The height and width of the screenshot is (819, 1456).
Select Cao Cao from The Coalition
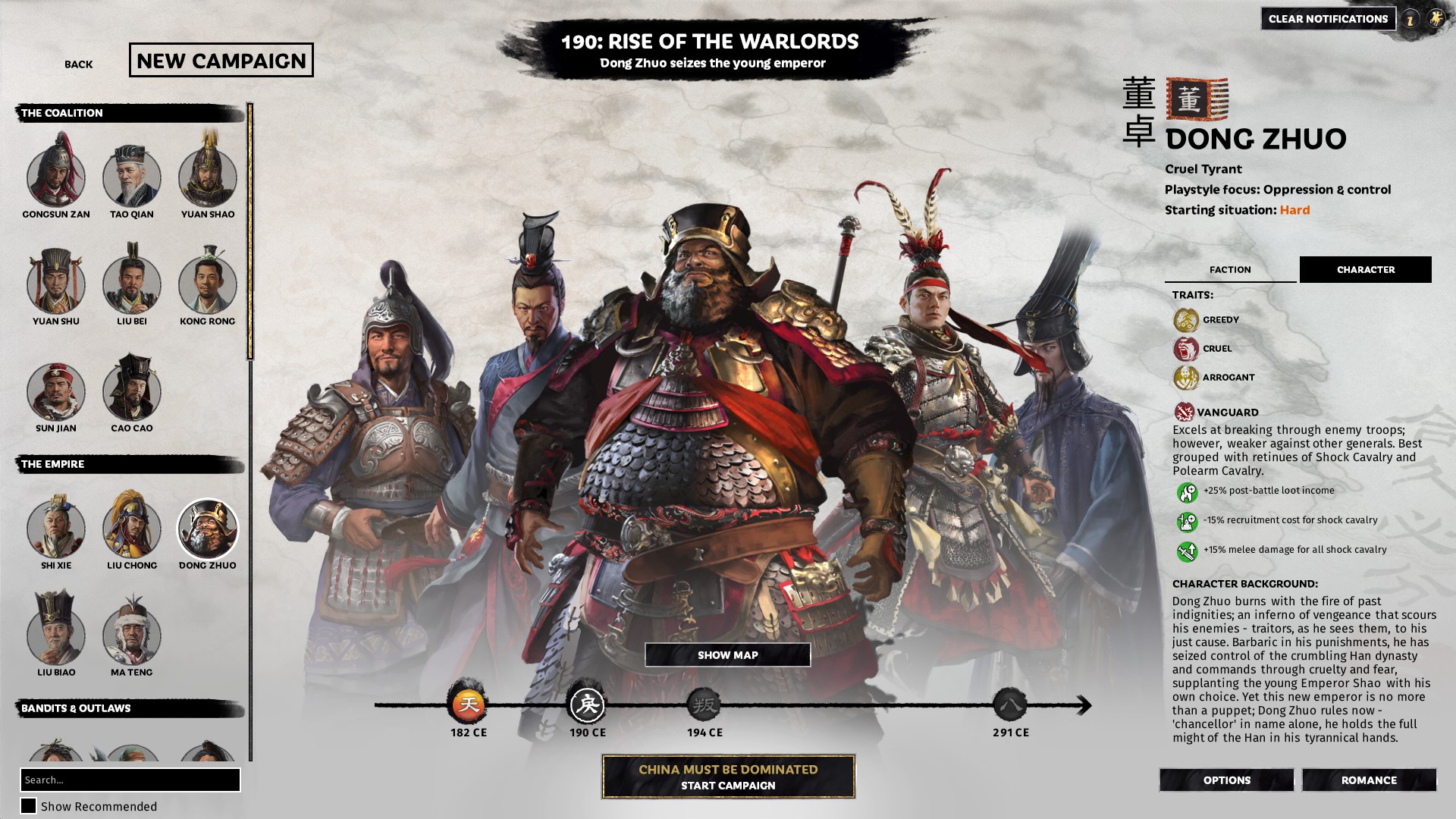132,392
